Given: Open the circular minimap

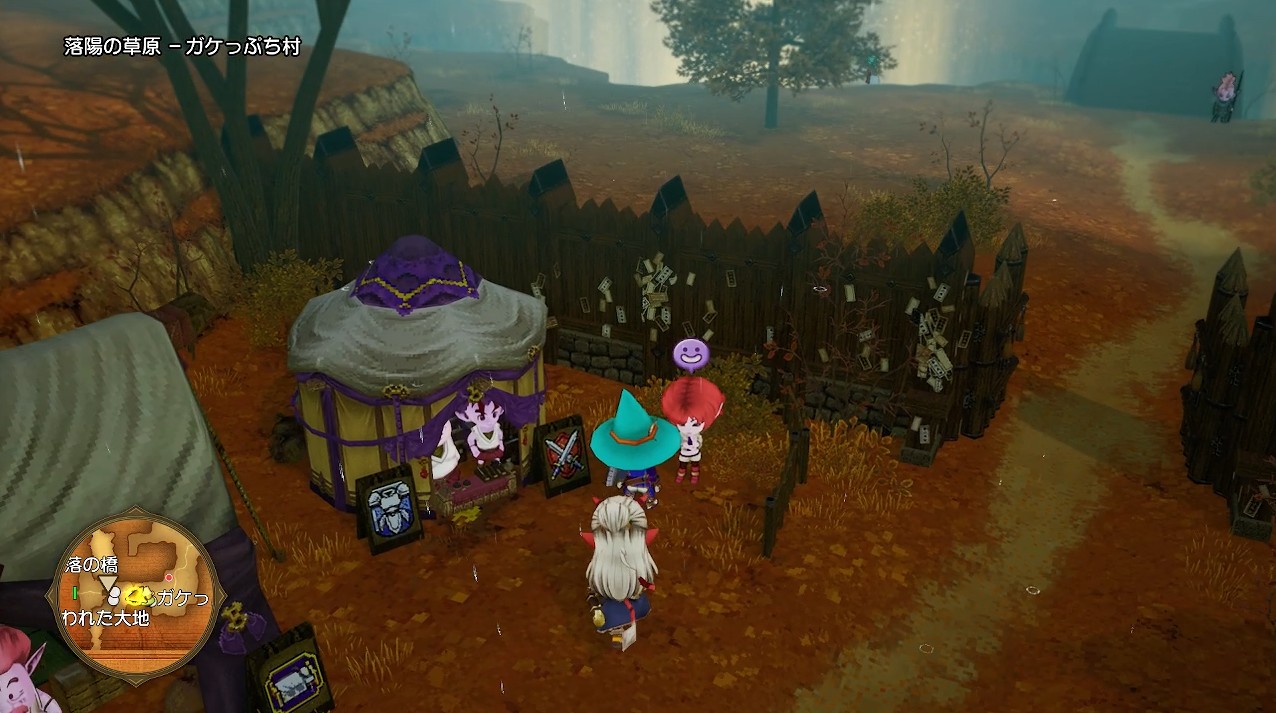Looking at the screenshot, I should [x=135, y=597].
